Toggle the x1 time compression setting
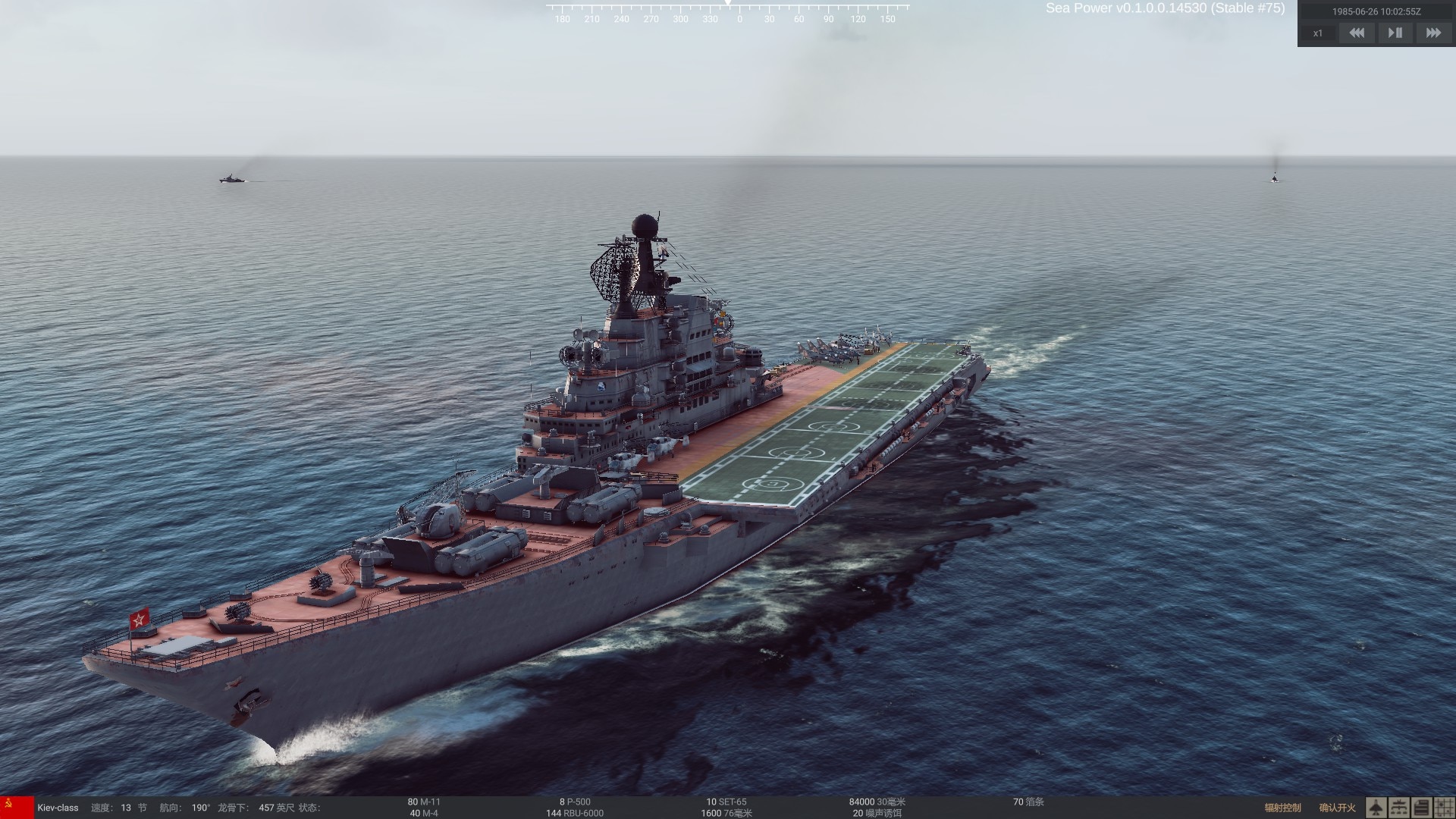 (1318, 33)
